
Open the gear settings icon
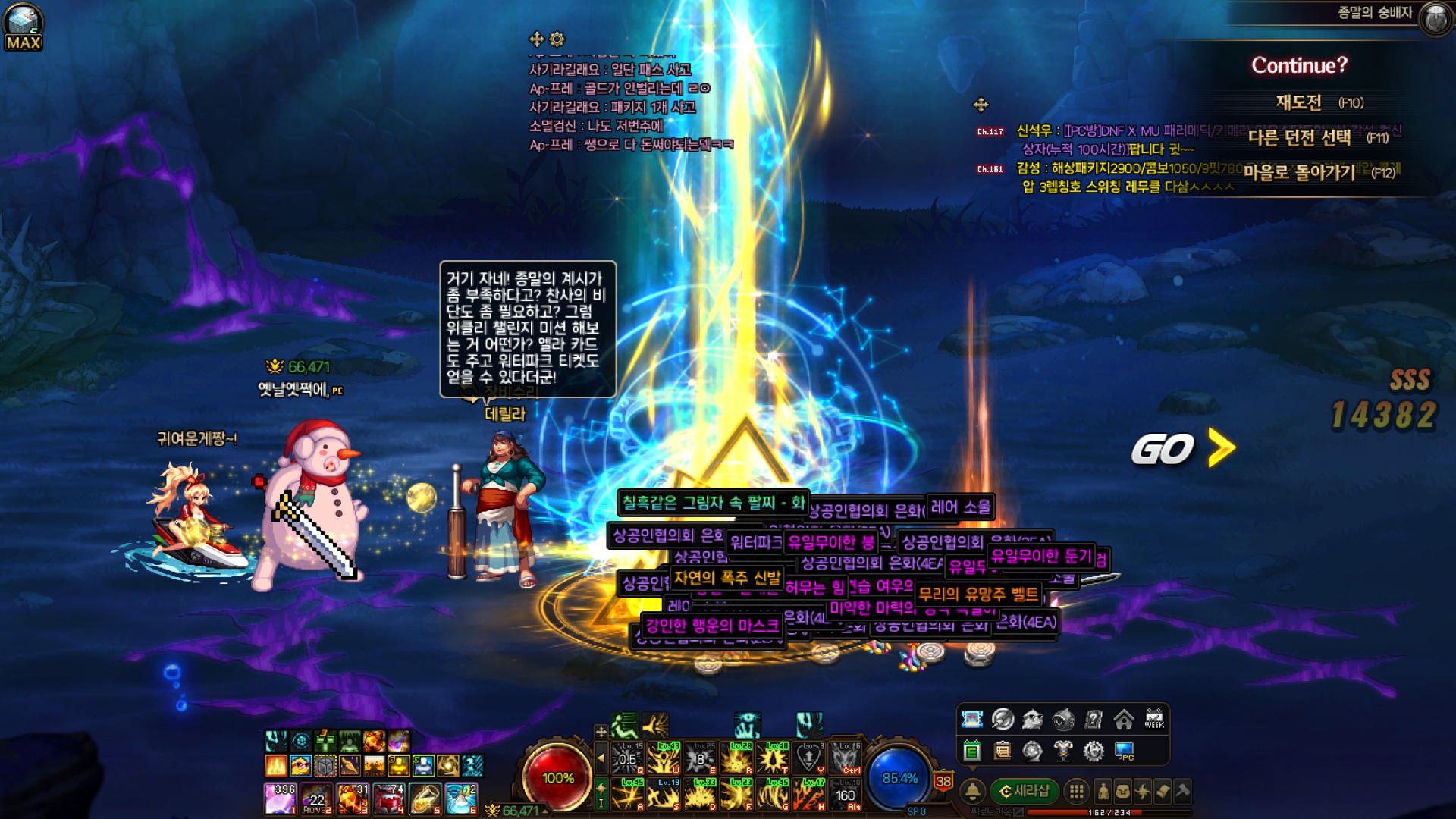pos(1094,751)
